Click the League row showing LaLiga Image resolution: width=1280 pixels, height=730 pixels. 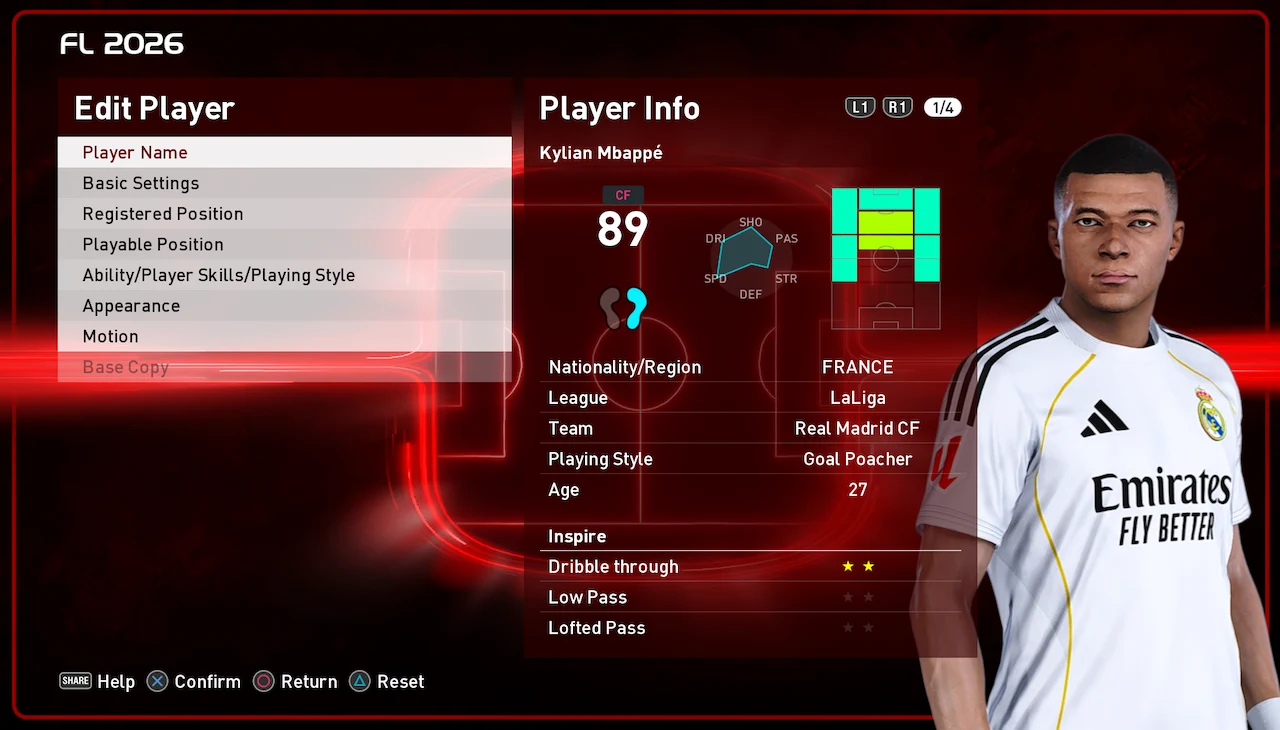point(750,398)
